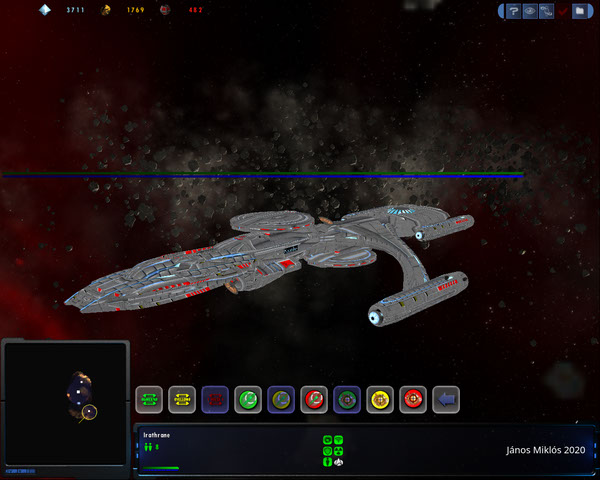
Task: Click the eye view button
Action: [529, 12]
